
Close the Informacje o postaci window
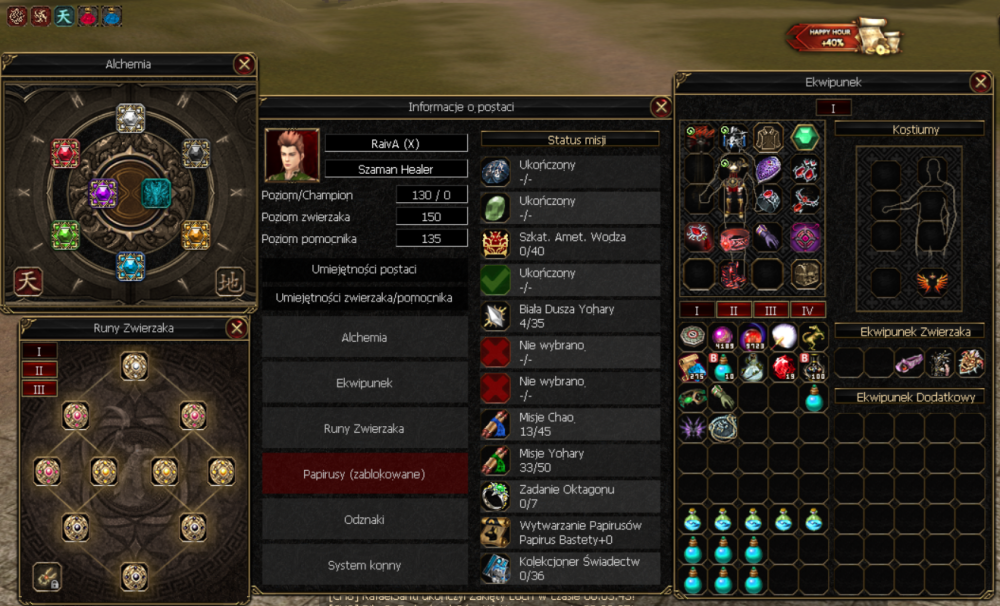pyautogui.click(x=660, y=107)
